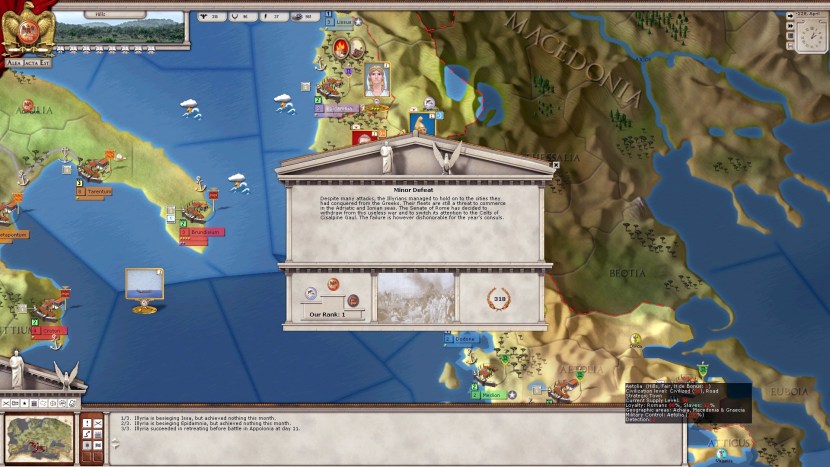Click the laurel wreath score icon
This screenshot has height=467, width=830.
(x=499, y=297)
